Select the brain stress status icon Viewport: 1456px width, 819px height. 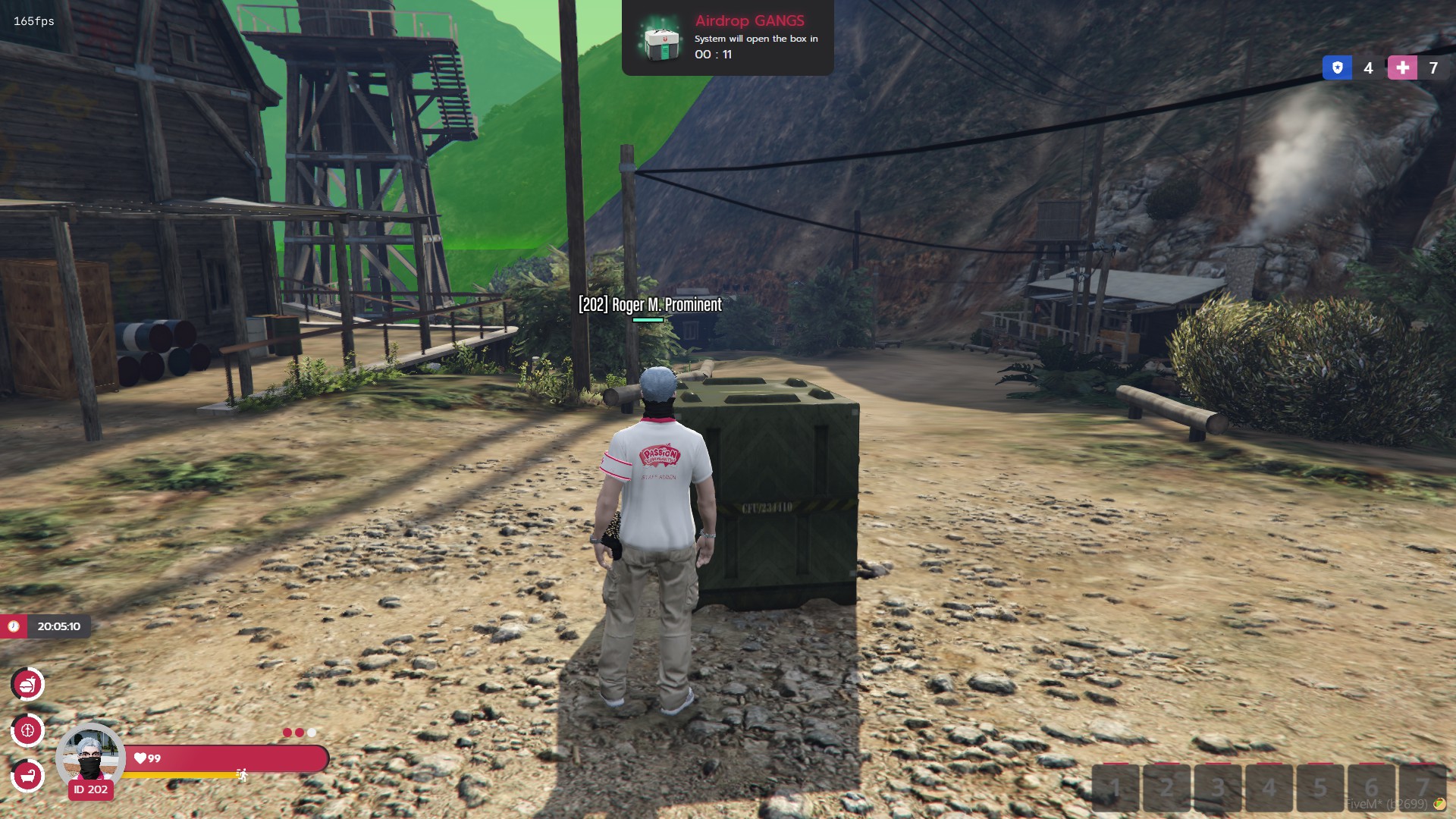pyautogui.click(x=28, y=730)
